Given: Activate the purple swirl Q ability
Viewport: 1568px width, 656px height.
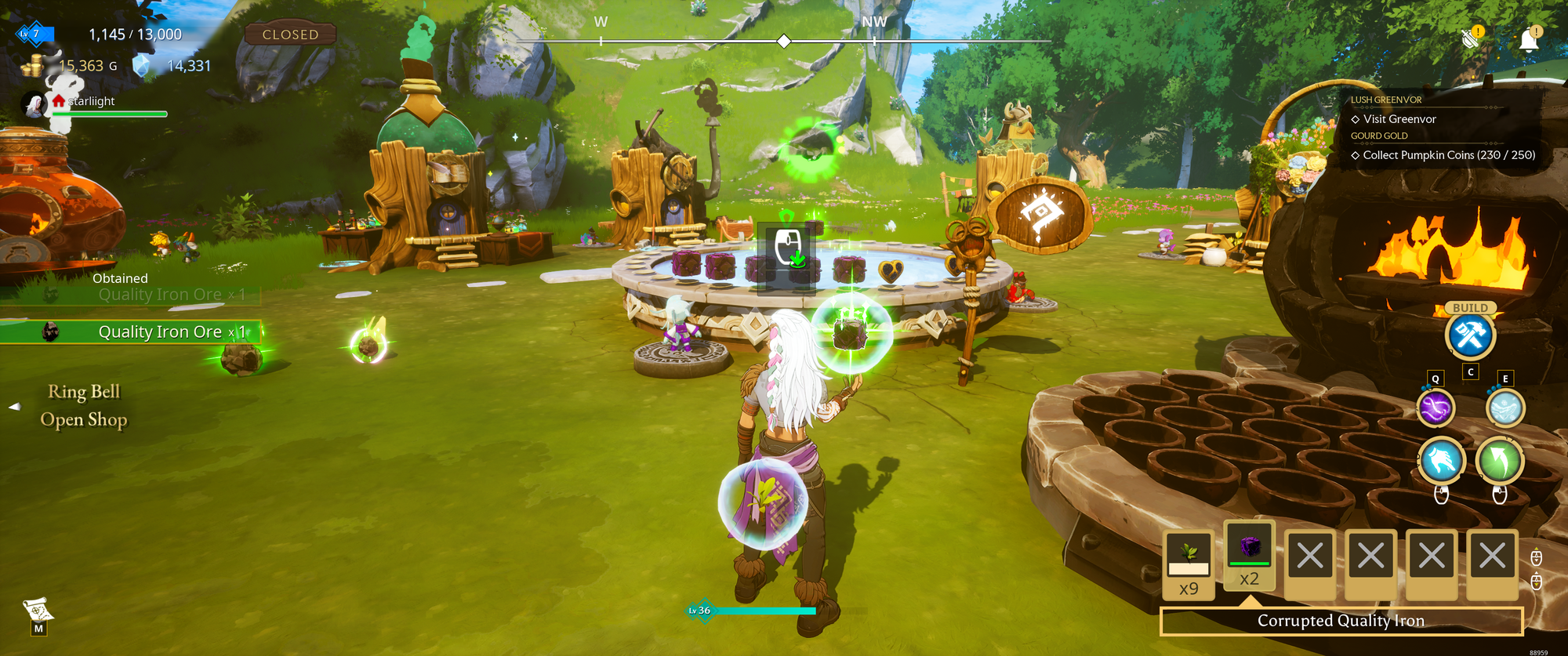Looking at the screenshot, I should click(x=1436, y=408).
